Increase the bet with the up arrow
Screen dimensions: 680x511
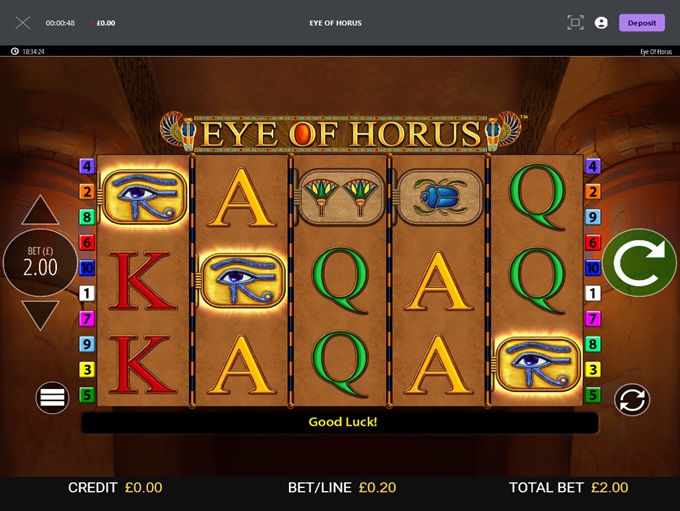pyautogui.click(x=41, y=210)
